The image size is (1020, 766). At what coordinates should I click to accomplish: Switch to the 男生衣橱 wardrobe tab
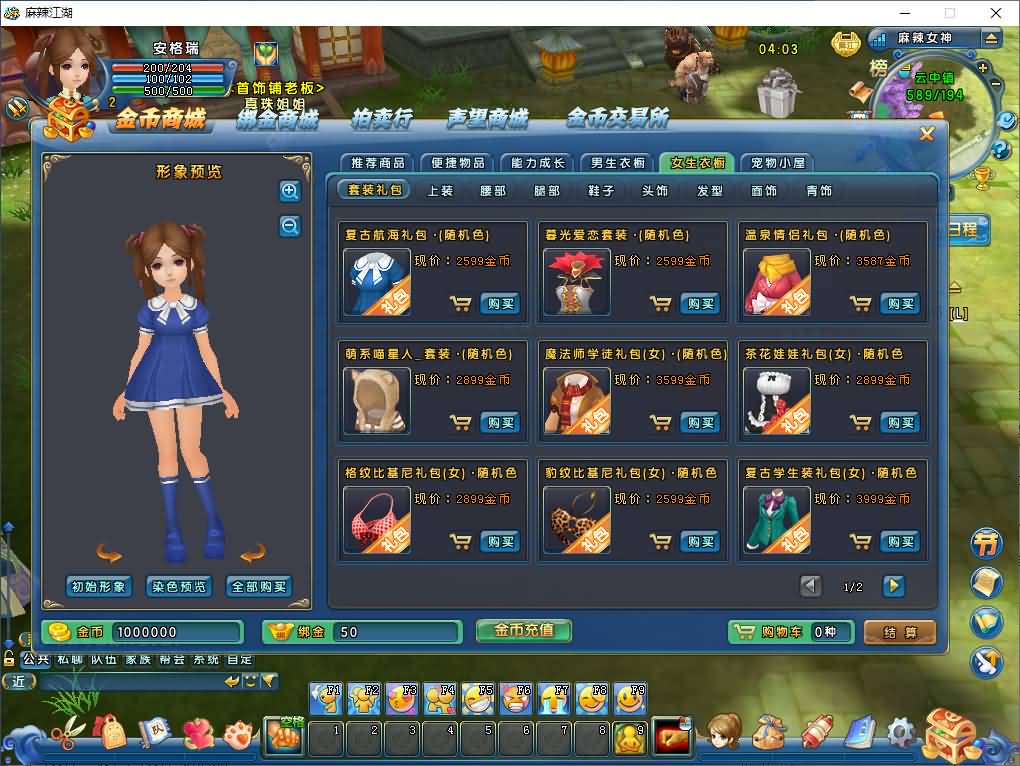617,163
